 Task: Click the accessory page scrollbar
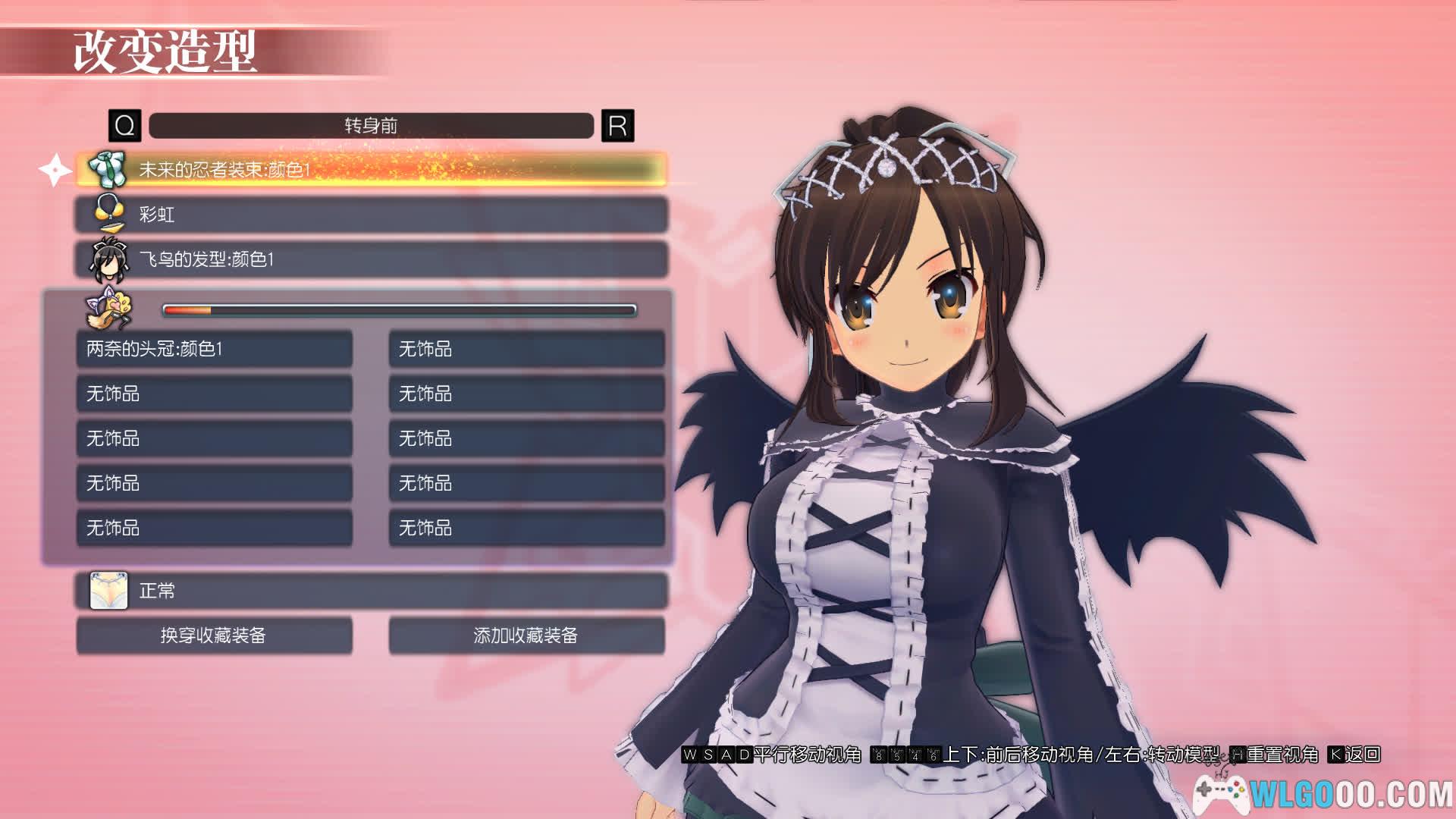tap(400, 310)
